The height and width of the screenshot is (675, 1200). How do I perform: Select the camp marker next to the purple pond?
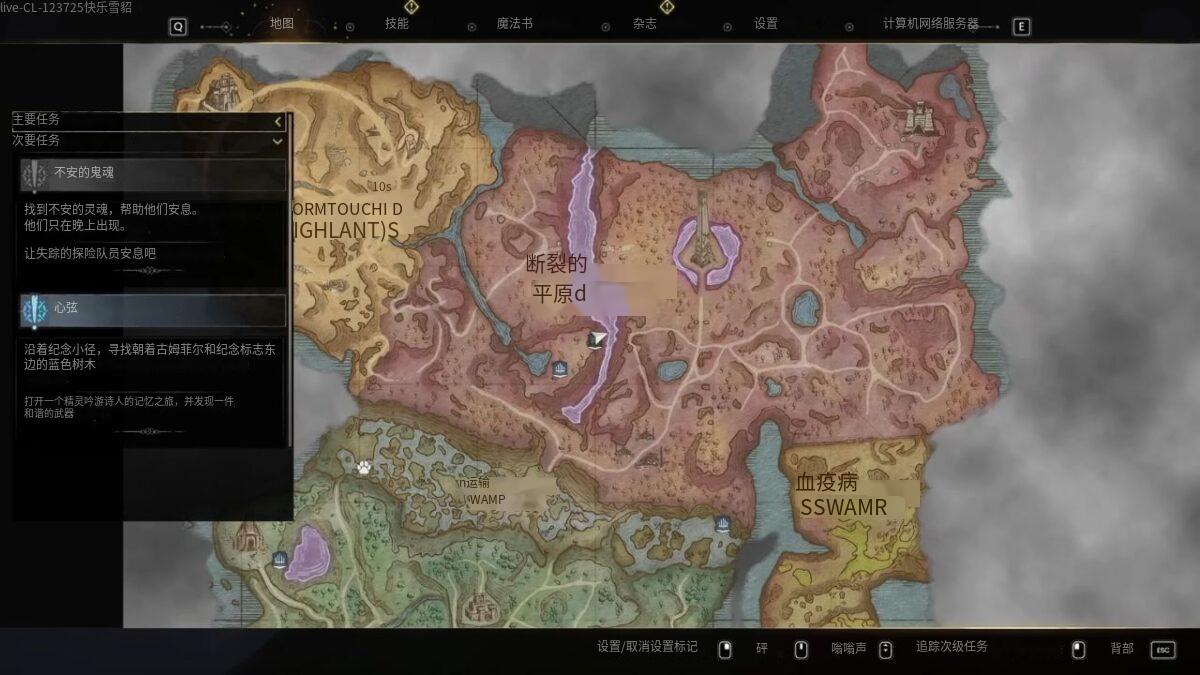280,559
